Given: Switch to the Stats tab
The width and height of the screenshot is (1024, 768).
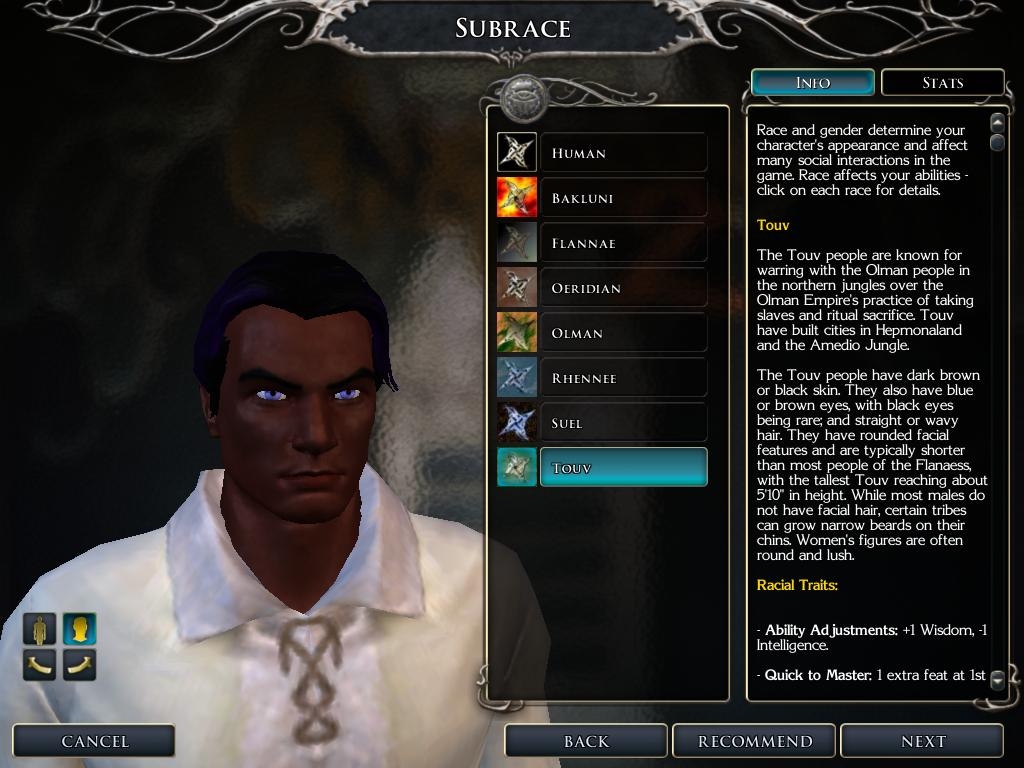Looking at the screenshot, I should [x=942, y=82].
